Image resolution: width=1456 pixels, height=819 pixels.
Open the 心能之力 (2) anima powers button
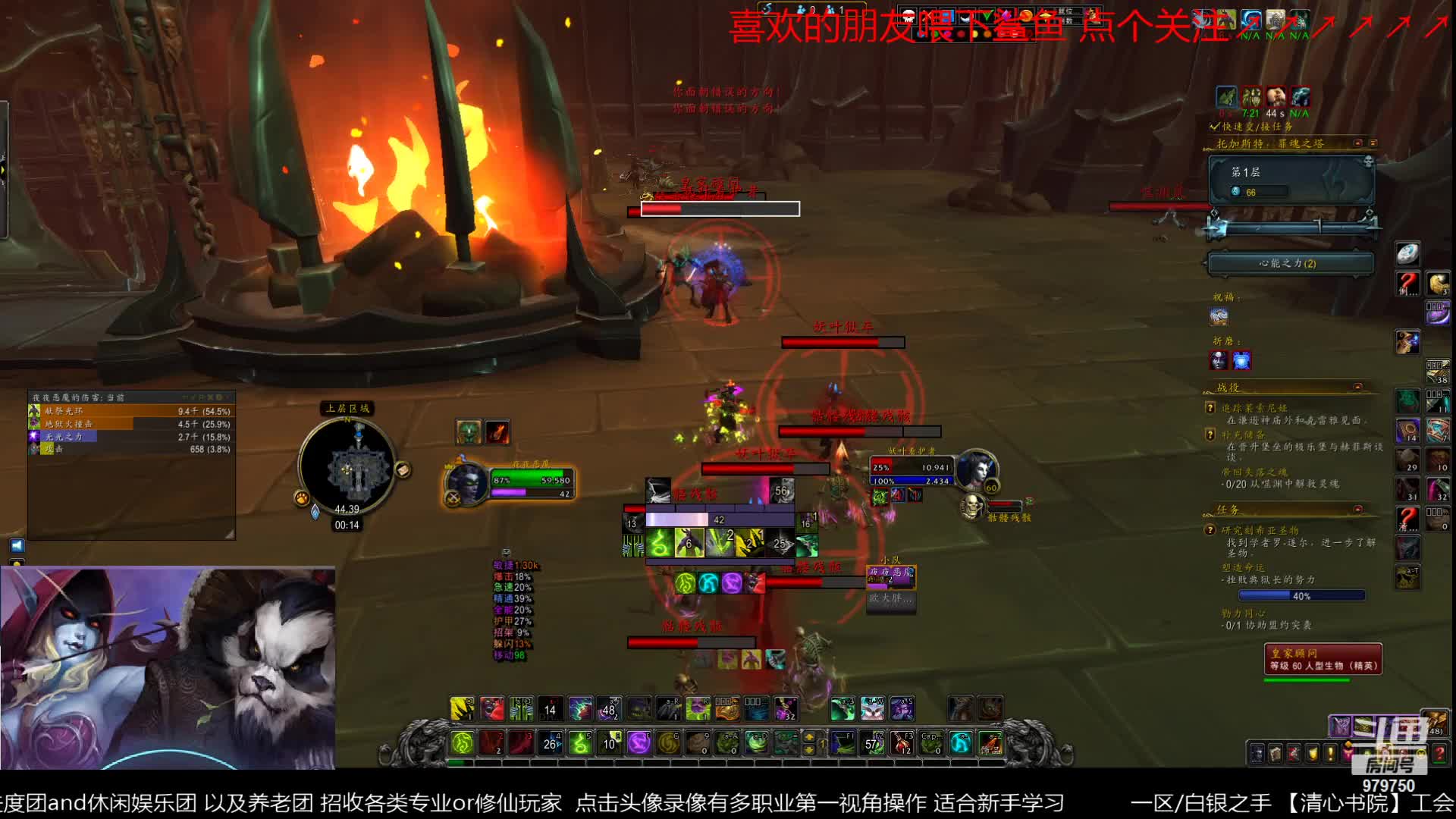coord(1290,263)
